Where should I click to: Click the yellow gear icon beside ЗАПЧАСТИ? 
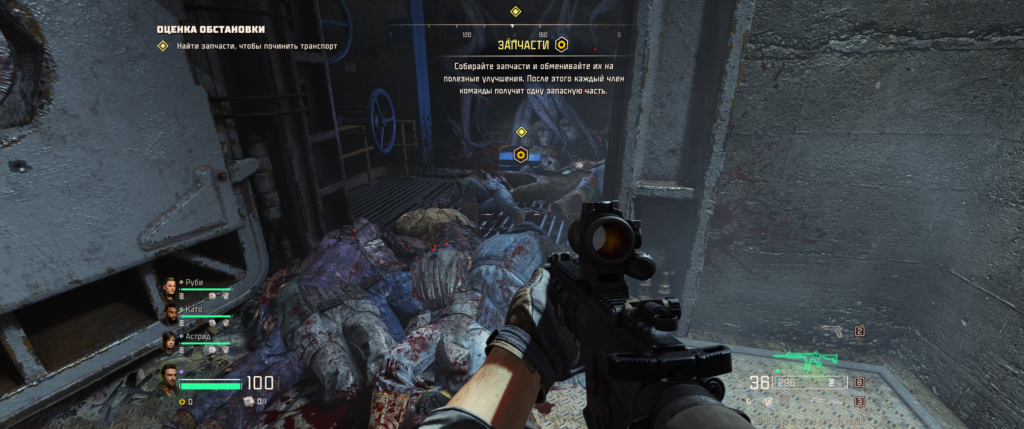tap(562, 45)
